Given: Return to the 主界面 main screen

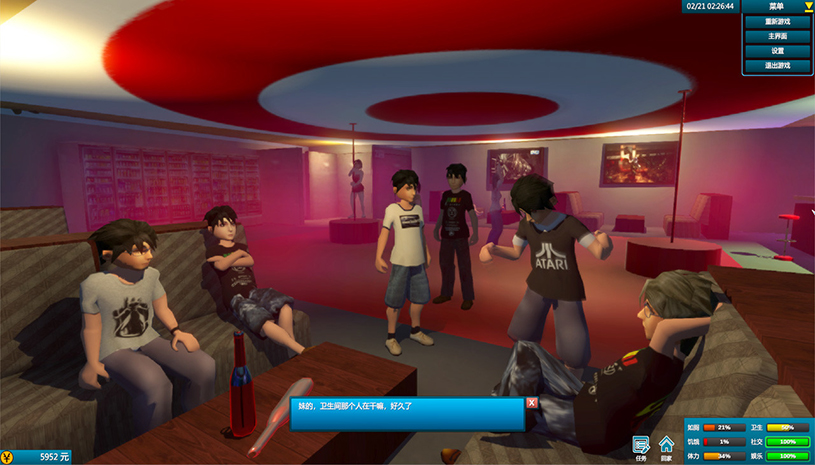Looking at the screenshot, I should click(x=777, y=36).
